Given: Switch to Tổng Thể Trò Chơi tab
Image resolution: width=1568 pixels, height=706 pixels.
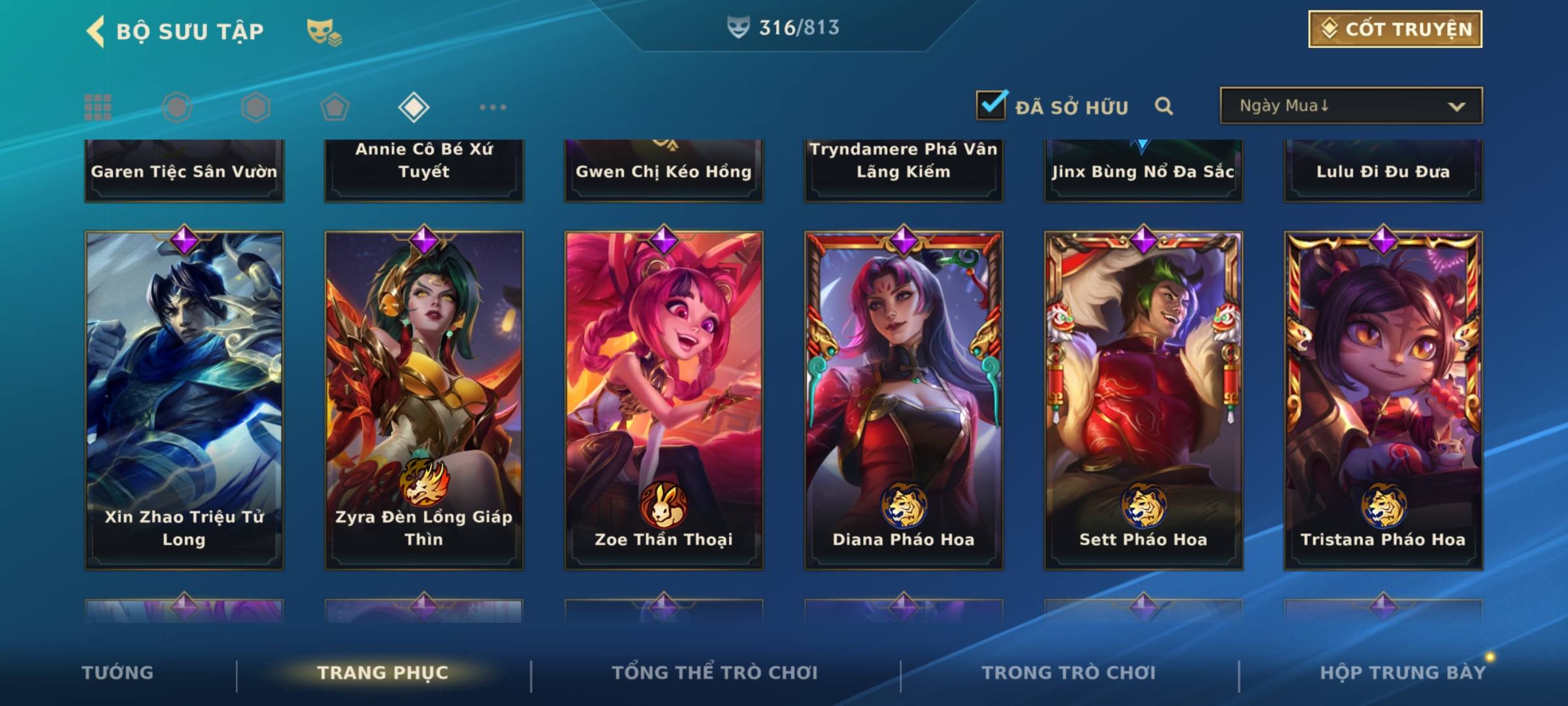Looking at the screenshot, I should click(714, 673).
